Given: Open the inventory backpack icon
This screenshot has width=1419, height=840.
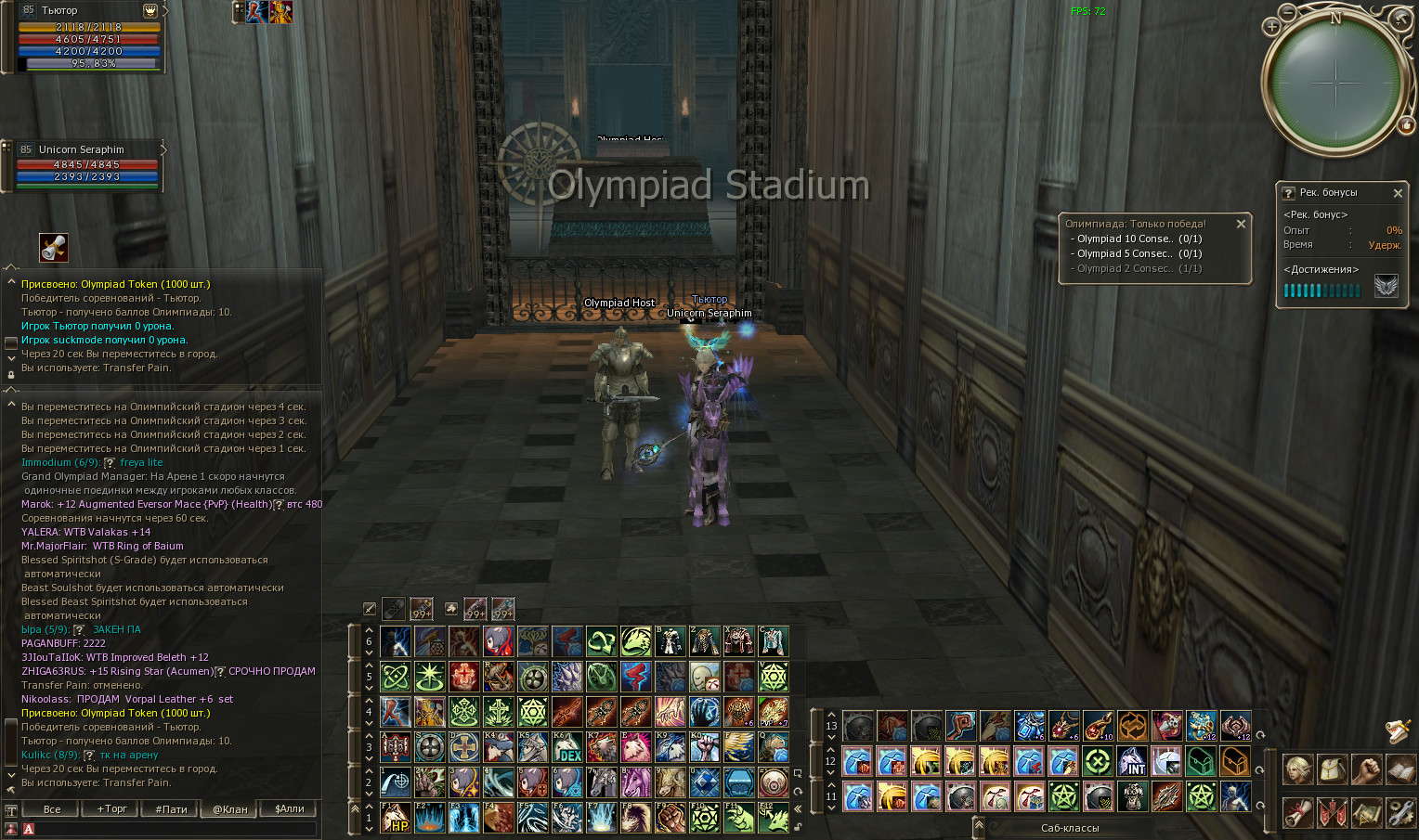Looking at the screenshot, I should point(1332,769).
